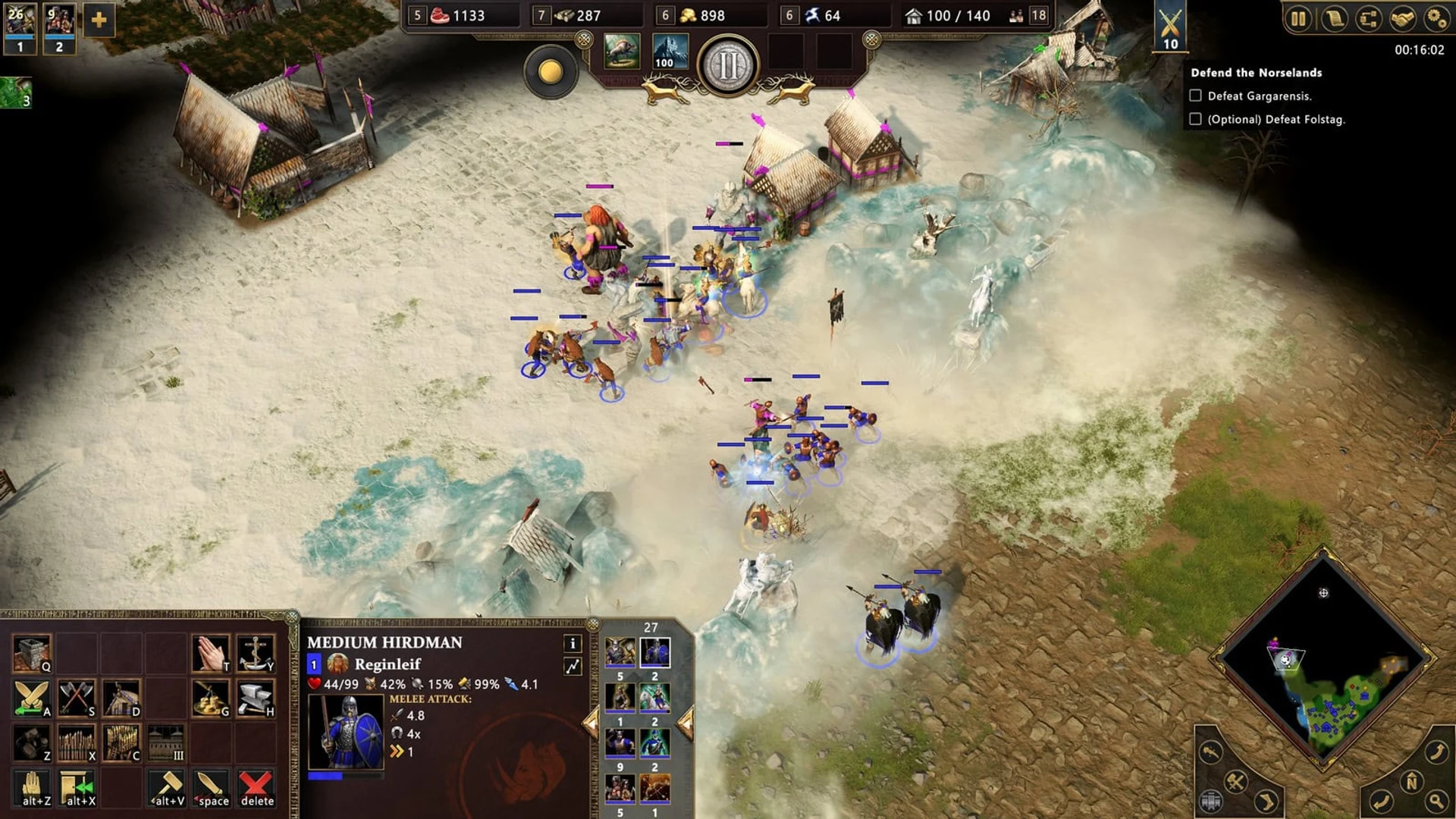The height and width of the screenshot is (819, 1456).
Task: Pause the game with the pause icon
Action: [x=1298, y=18]
